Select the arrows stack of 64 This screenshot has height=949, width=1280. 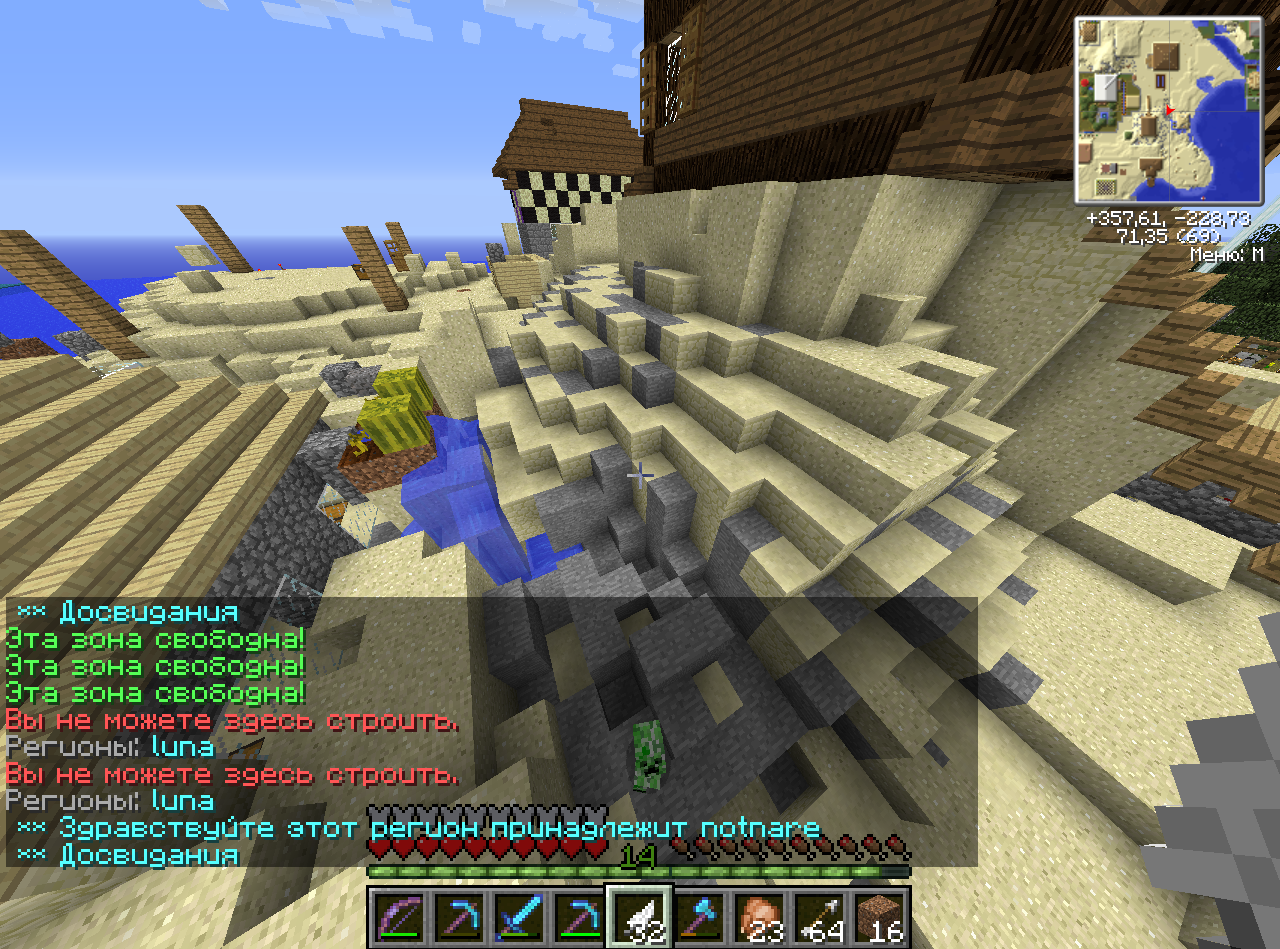tap(820, 917)
